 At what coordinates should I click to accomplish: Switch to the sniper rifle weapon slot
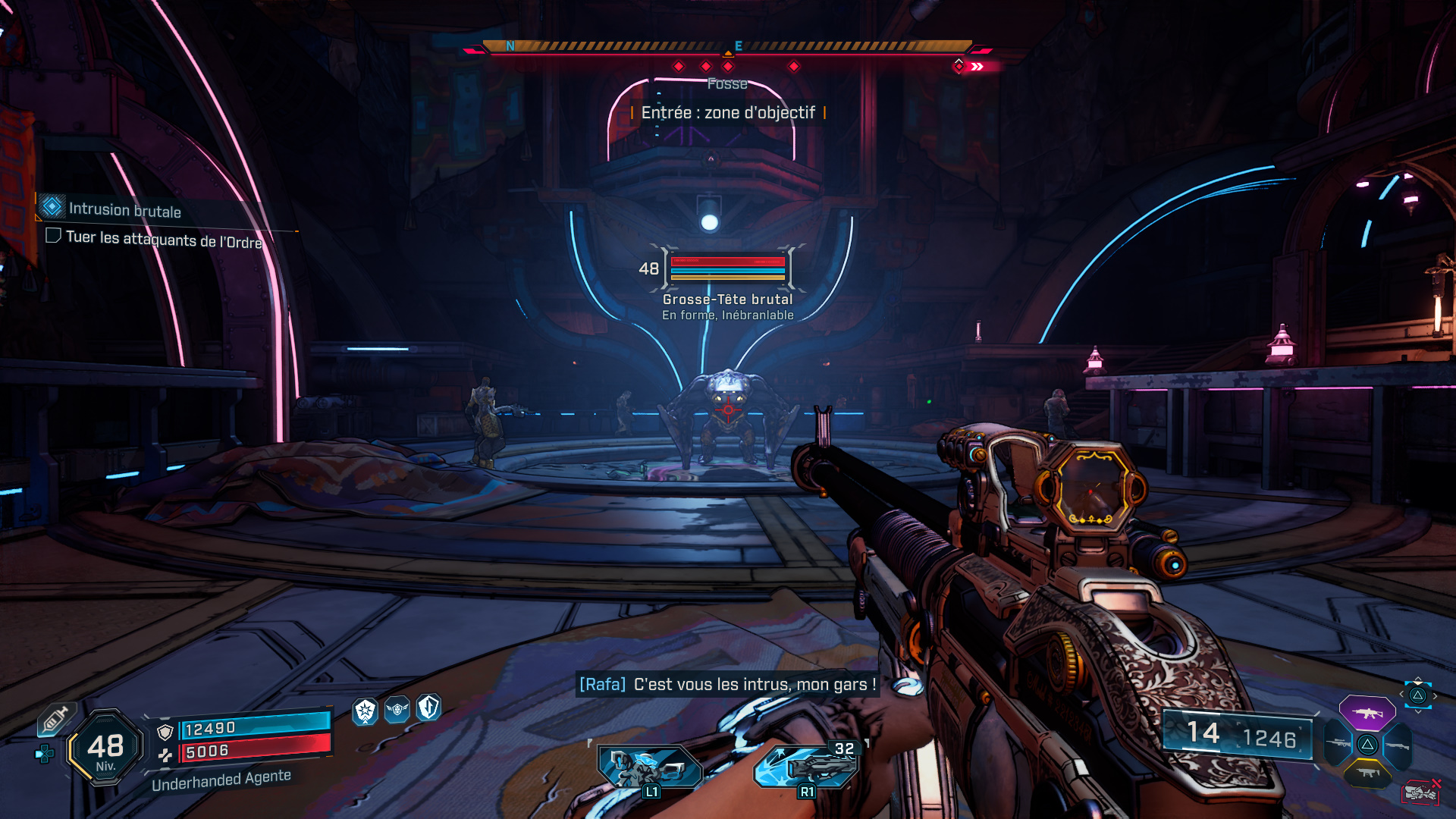[1338, 744]
